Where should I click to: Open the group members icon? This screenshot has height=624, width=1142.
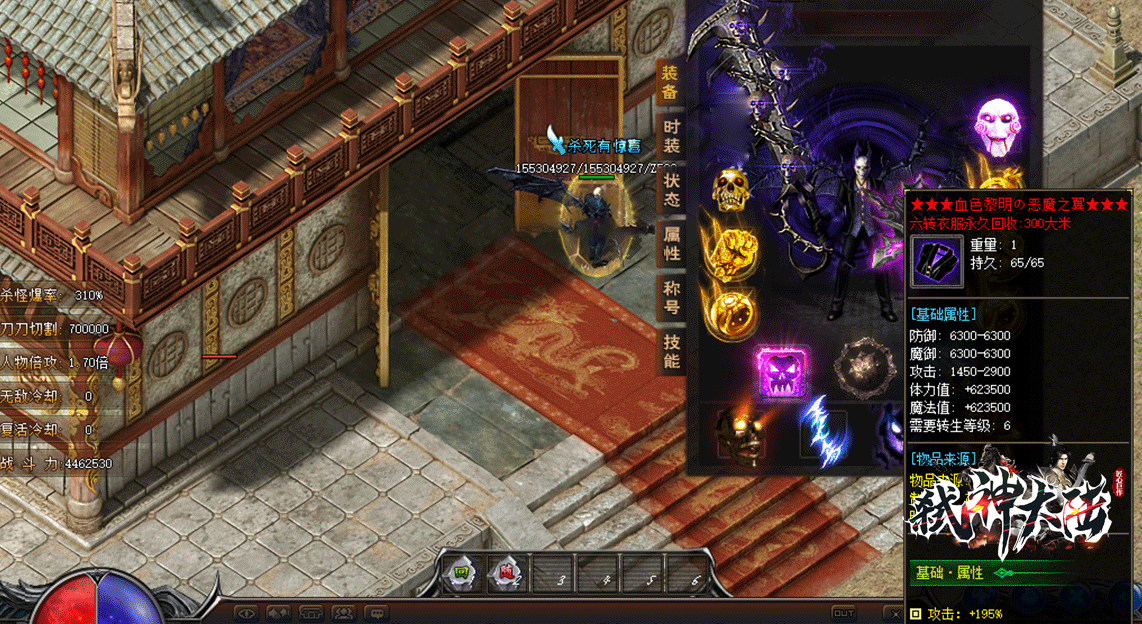tap(344, 612)
